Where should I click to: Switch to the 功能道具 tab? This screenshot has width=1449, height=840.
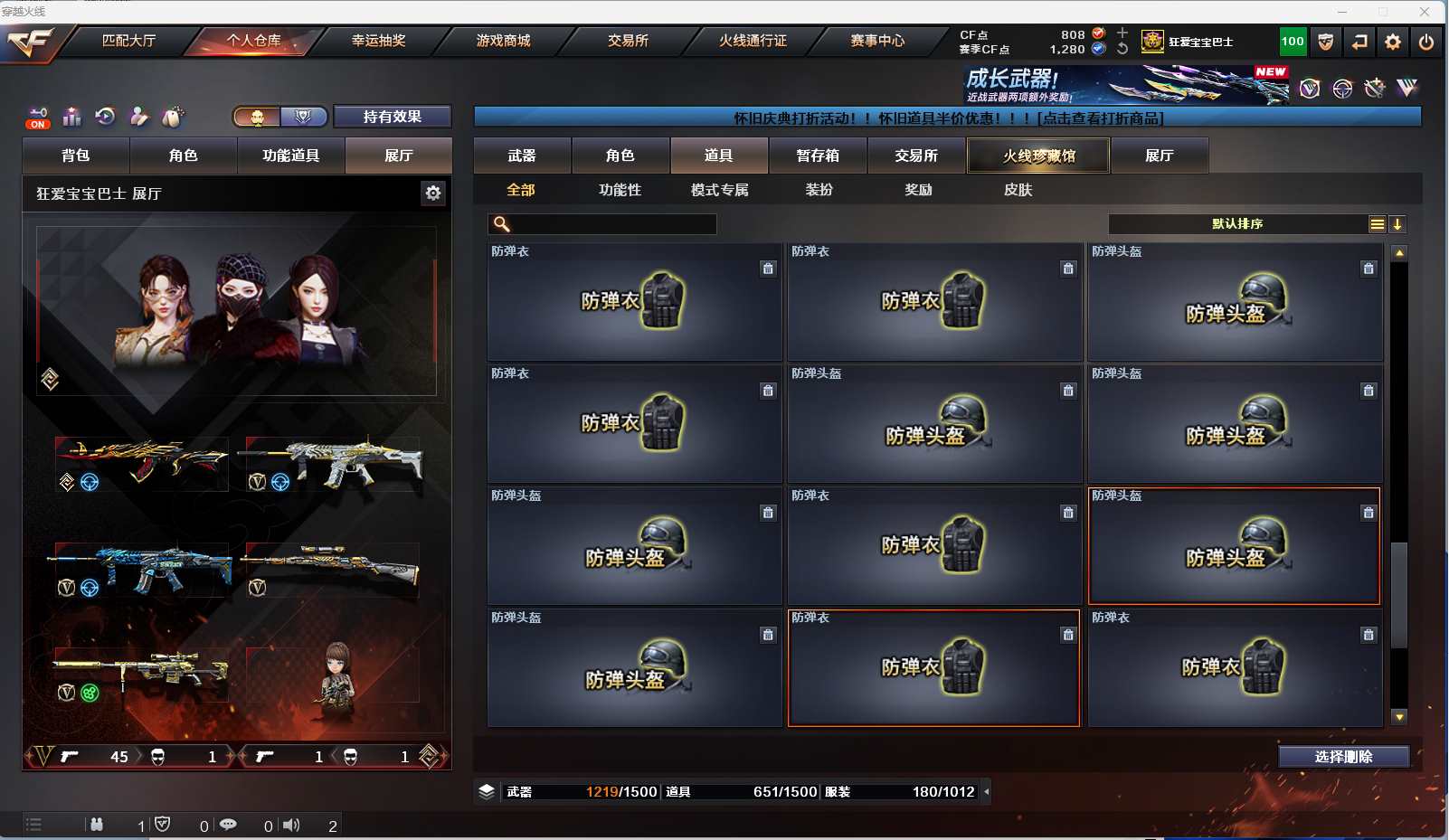pos(290,156)
